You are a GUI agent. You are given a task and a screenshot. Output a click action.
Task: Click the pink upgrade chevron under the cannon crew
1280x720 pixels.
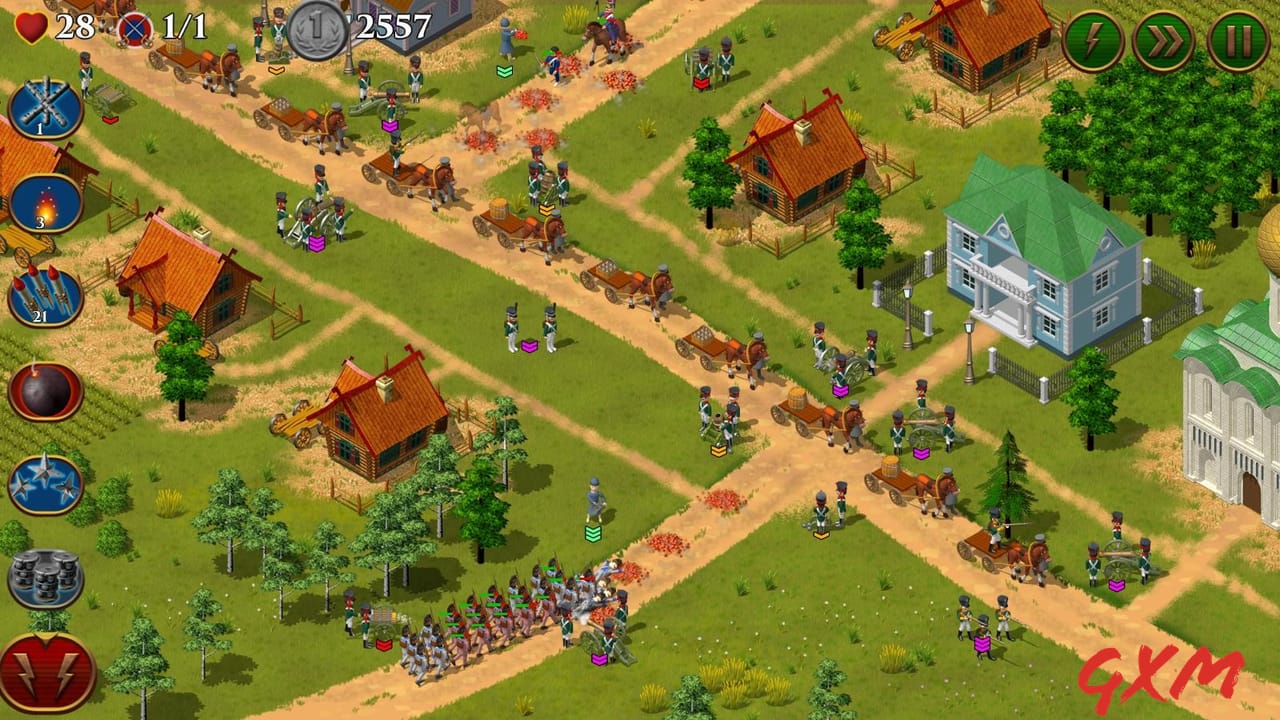click(317, 243)
